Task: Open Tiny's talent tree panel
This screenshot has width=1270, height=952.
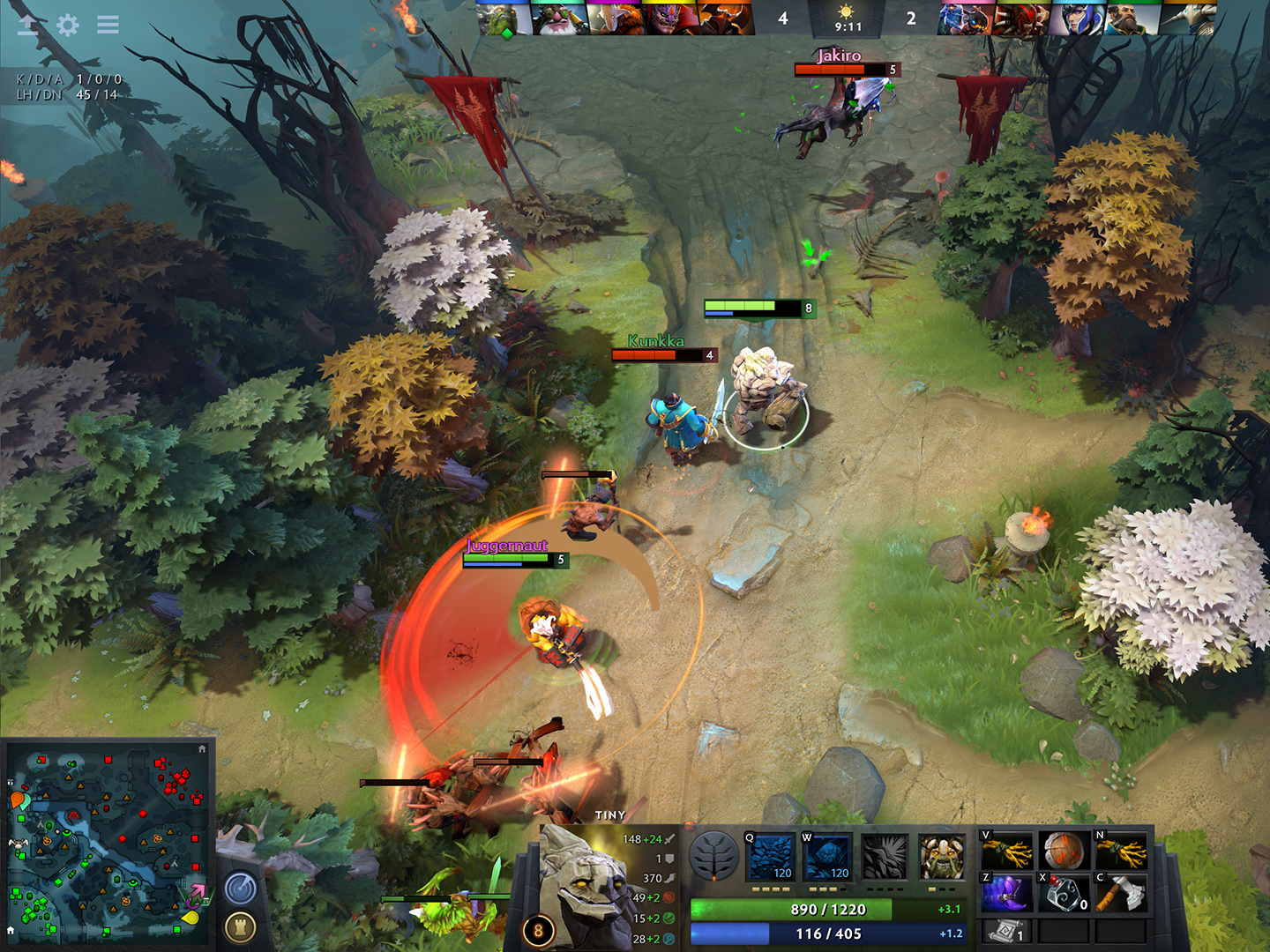Action: [713, 857]
